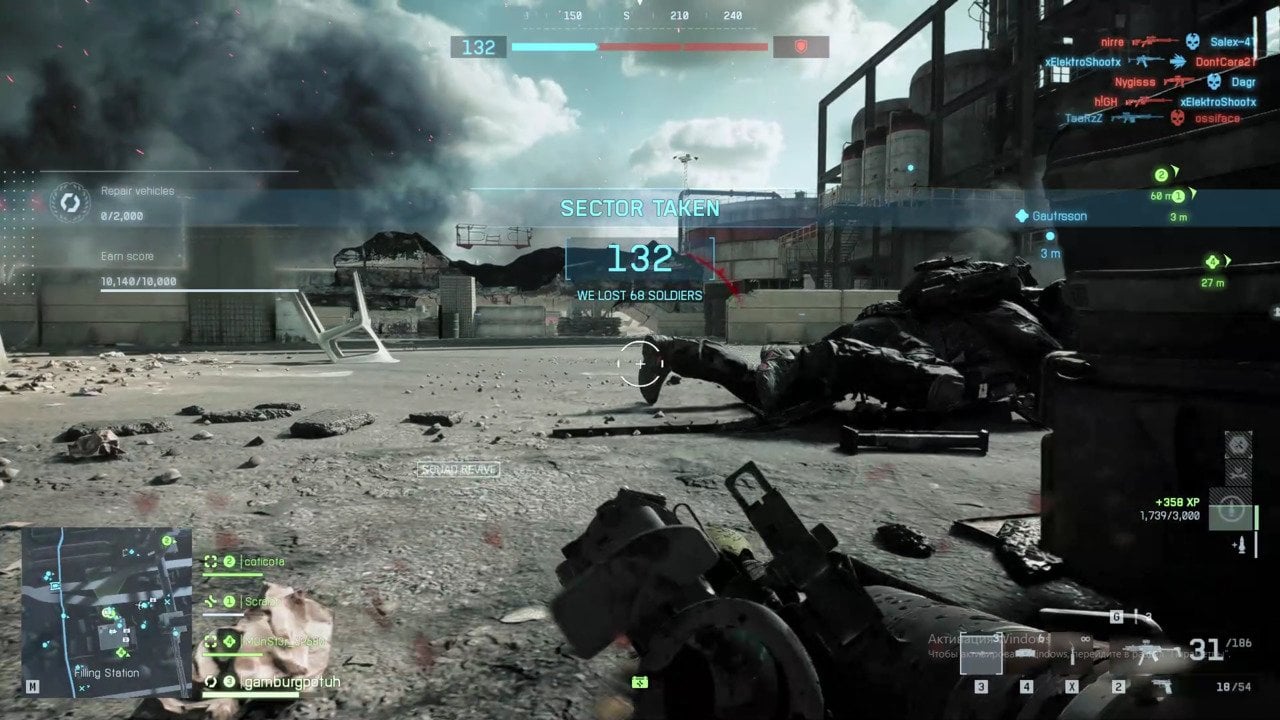Select the gadget in slot 4
The width and height of the screenshot is (1280, 720).
pyautogui.click(x=1026, y=657)
